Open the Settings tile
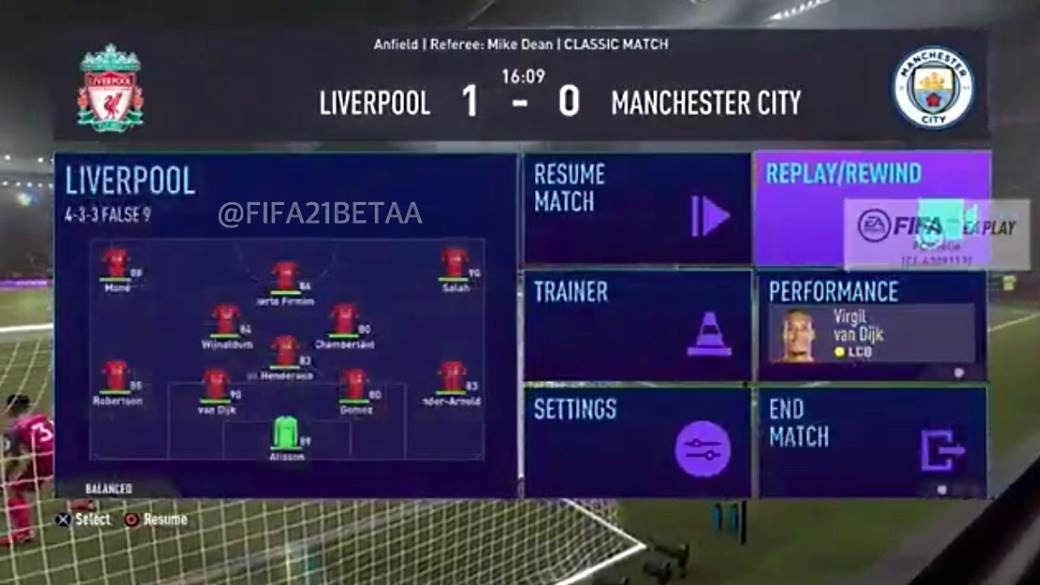The width and height of the screenshot is (1040, 585). 636,442
